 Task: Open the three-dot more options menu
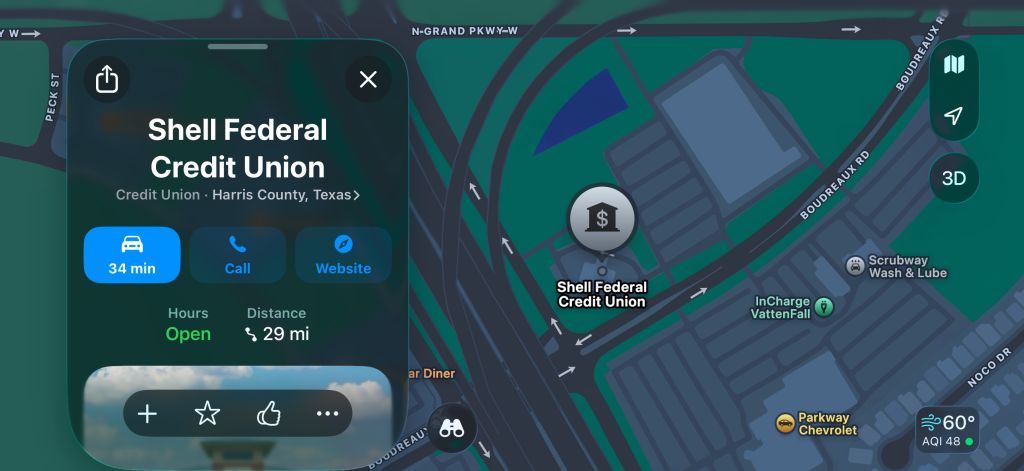(327, 414)
